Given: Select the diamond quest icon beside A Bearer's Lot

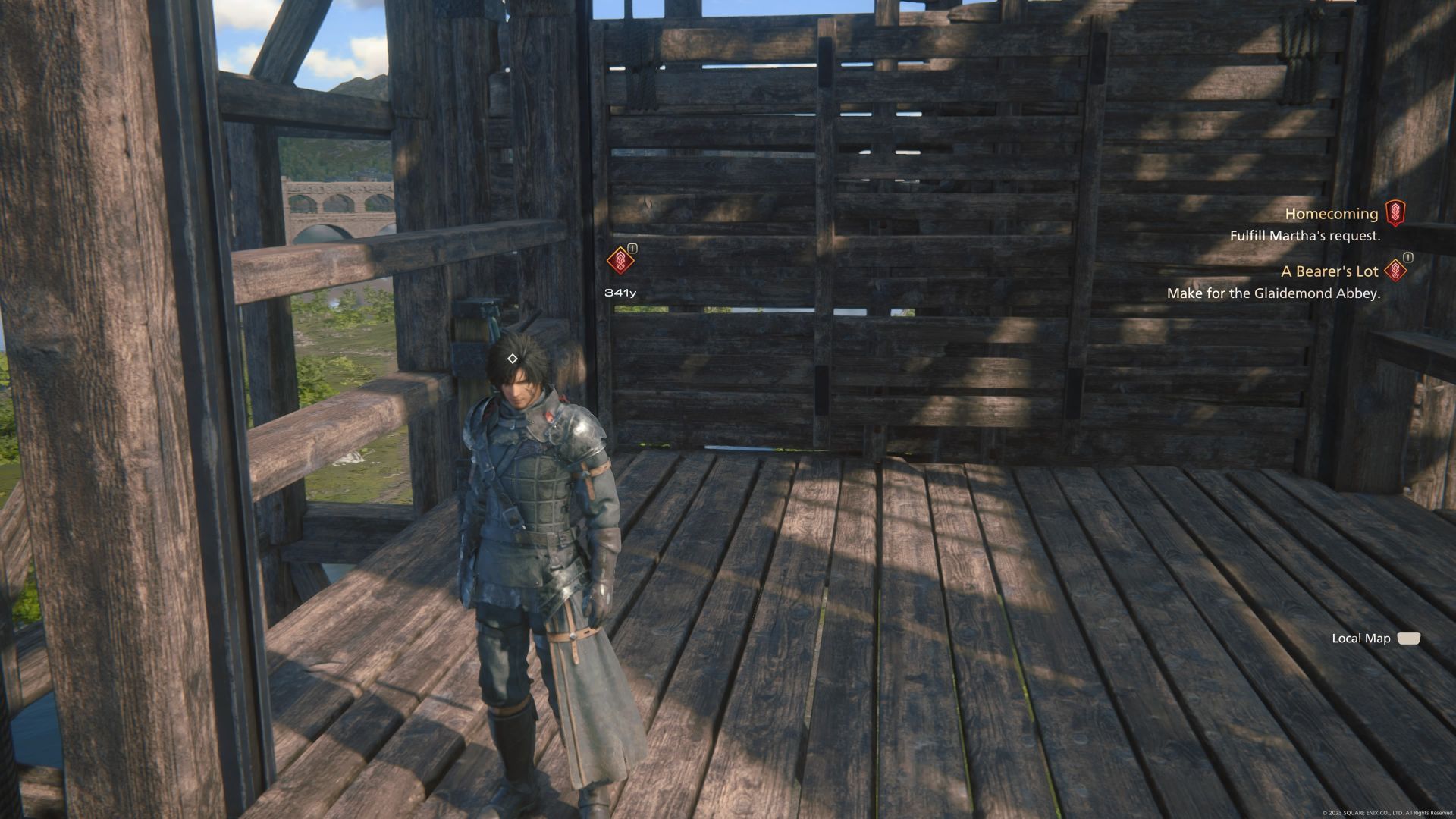Looking at the screenshot, I should [1394, 271].
